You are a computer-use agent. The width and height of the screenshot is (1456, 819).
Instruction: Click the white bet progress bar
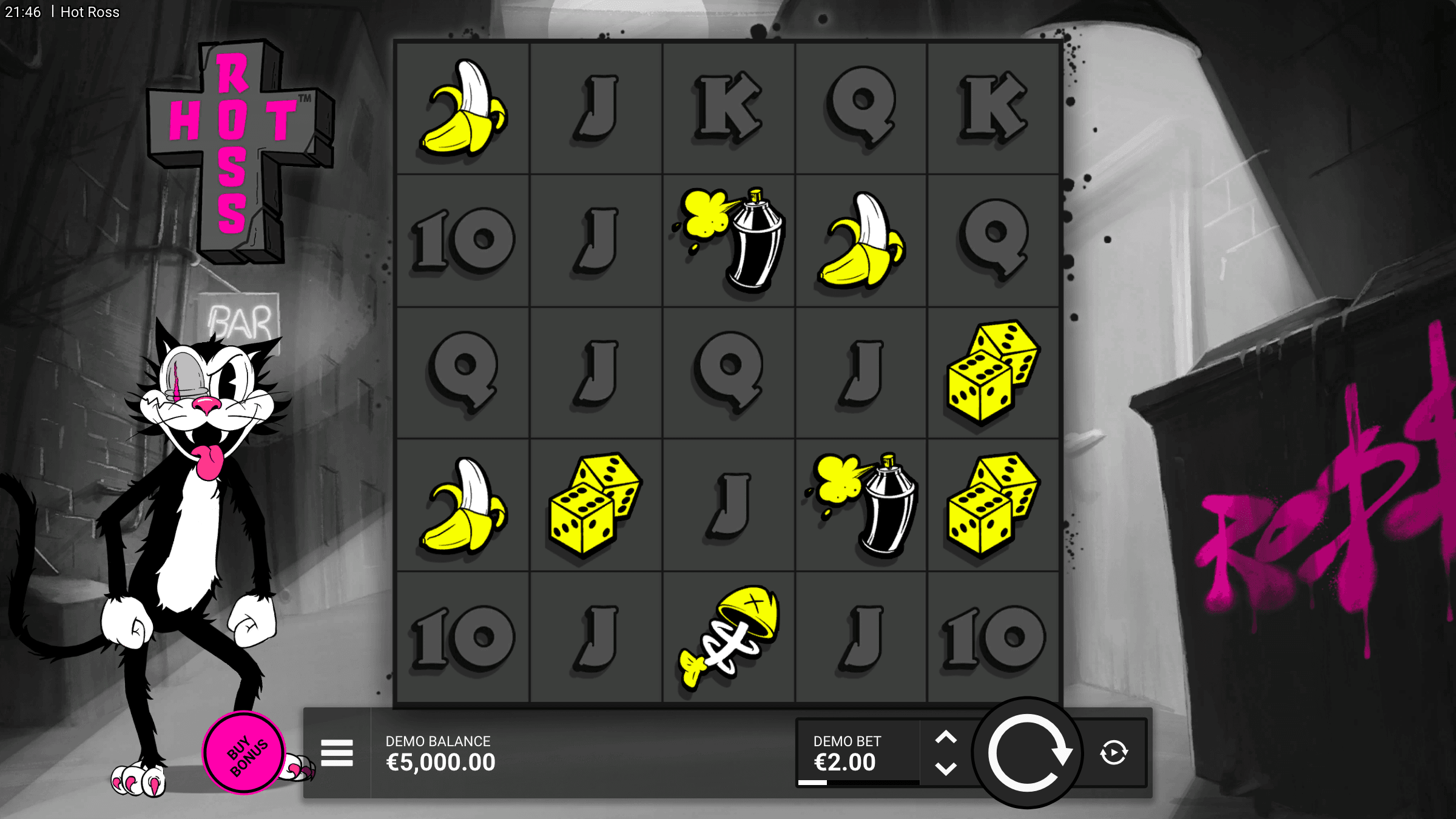(813, 783)
